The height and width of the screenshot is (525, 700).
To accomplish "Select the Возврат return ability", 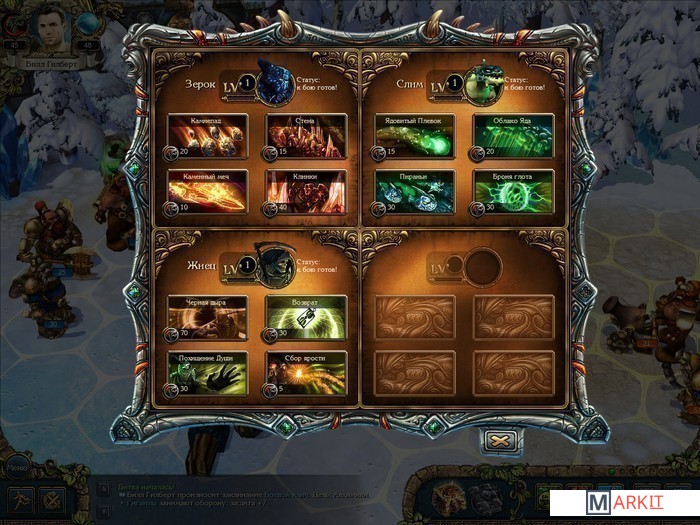I will click(305, 317).
